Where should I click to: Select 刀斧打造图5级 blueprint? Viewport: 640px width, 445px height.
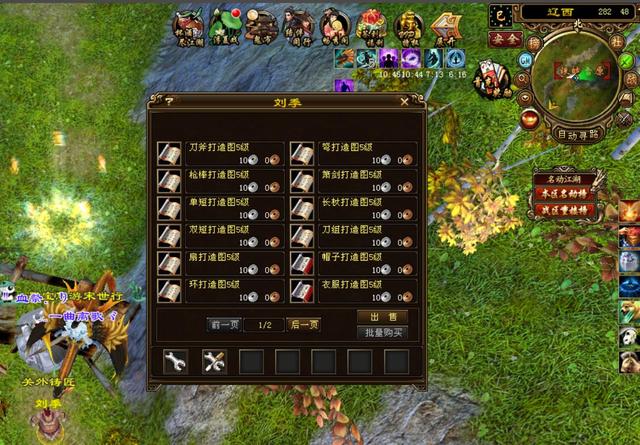[169, 153]
